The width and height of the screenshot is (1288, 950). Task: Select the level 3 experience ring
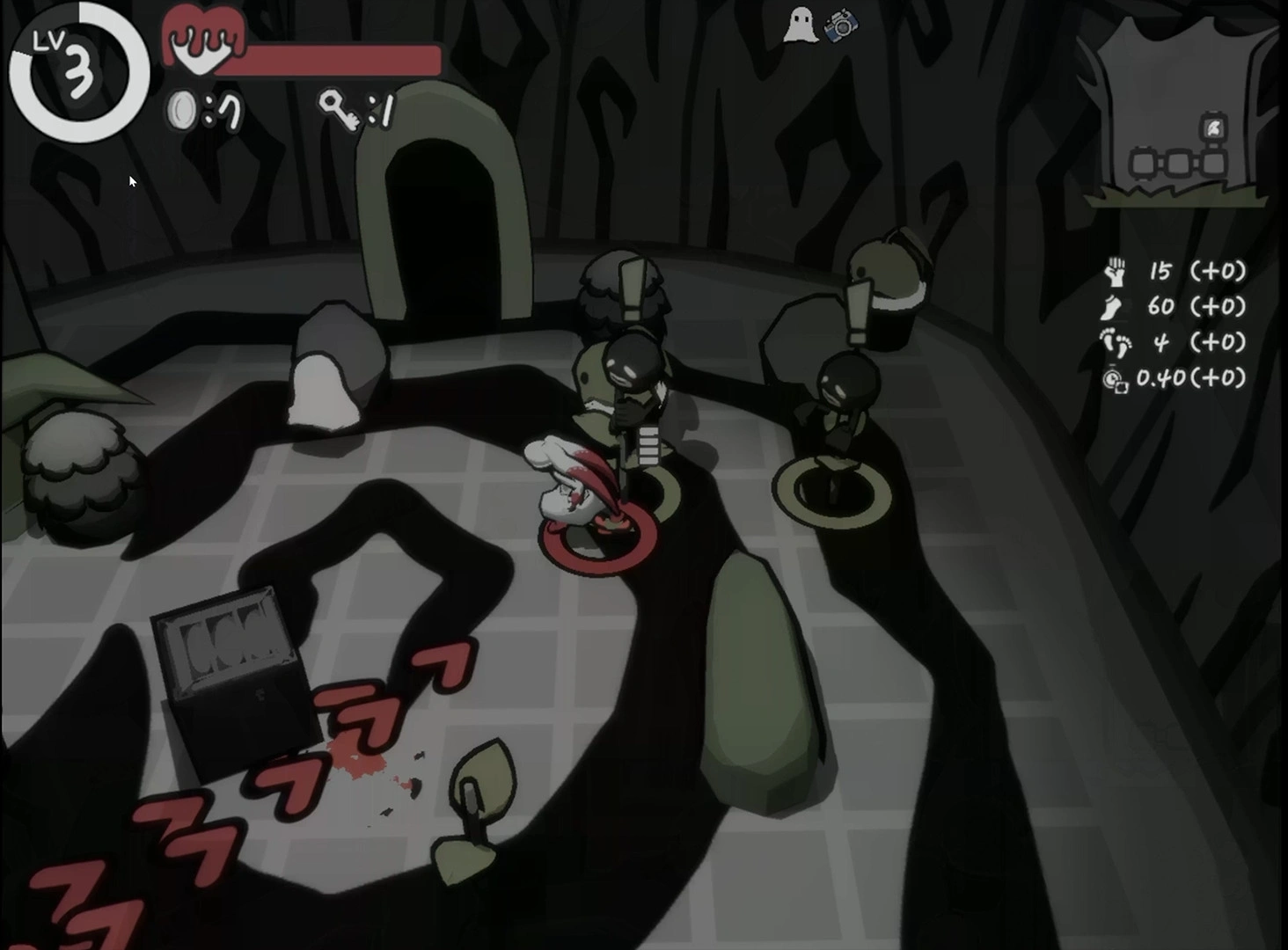coord(77,72)
